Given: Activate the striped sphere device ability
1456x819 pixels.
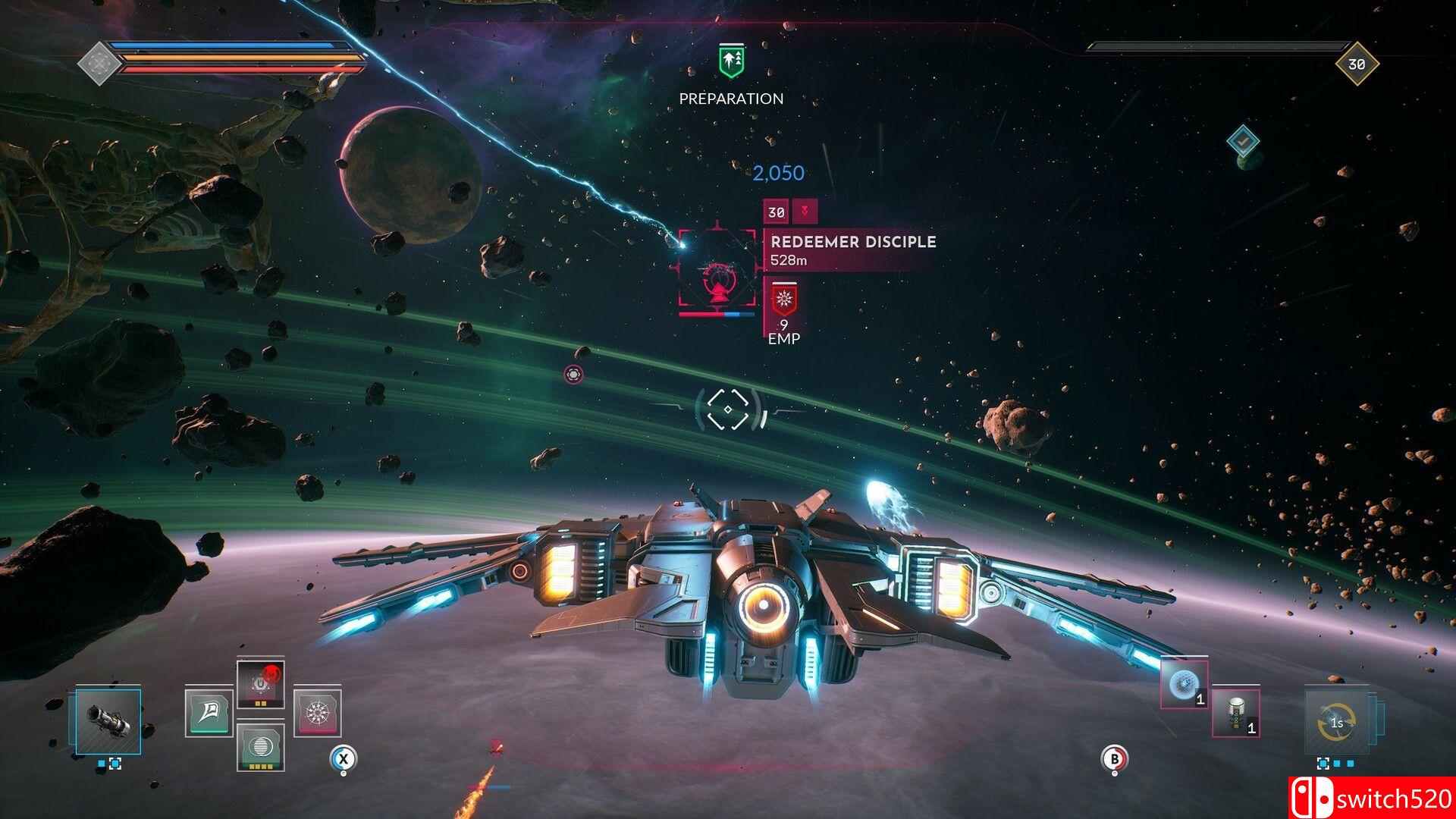Looking at the screenshot, I should [260, 746].
